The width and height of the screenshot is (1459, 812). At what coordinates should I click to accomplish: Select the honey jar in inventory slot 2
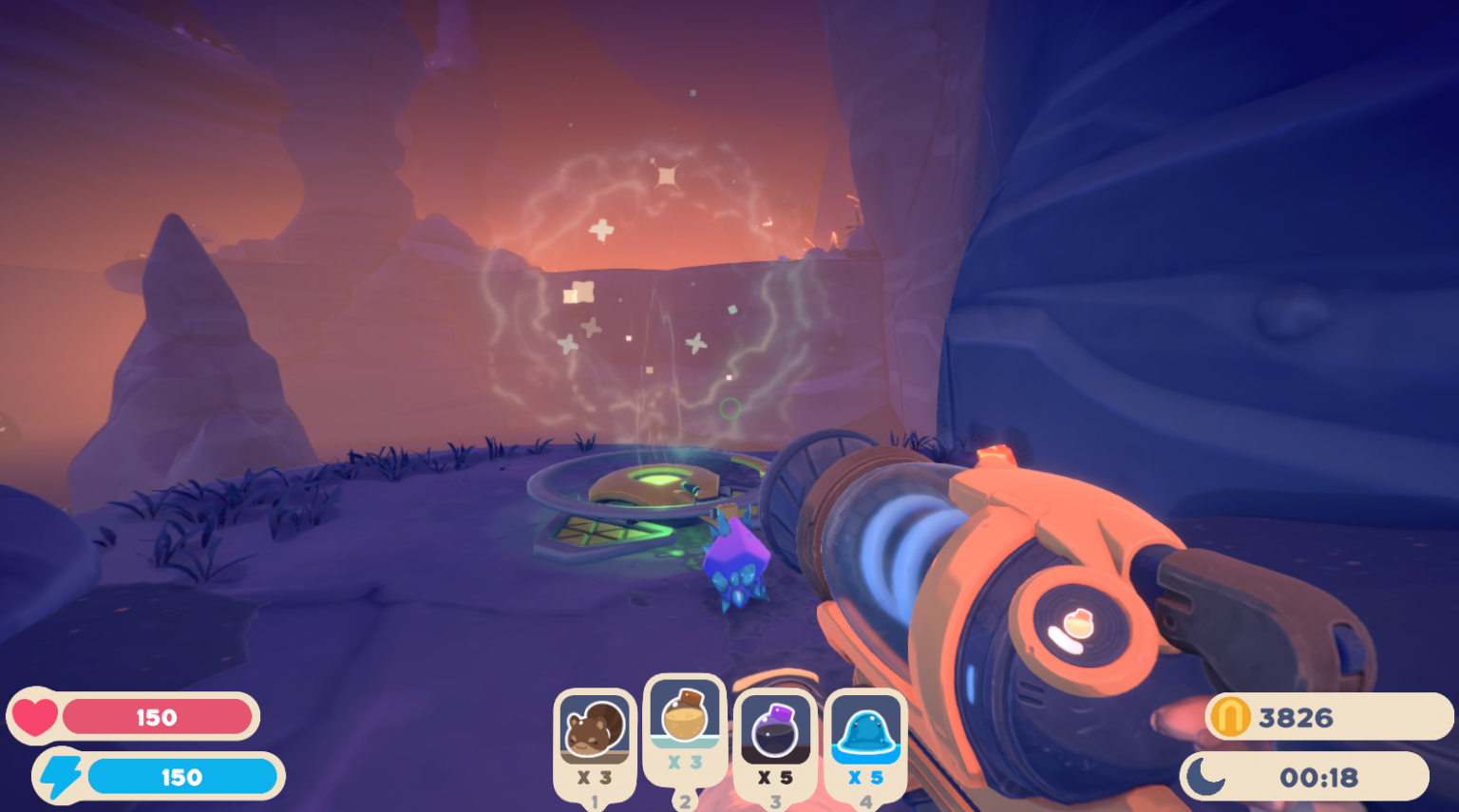point(686,720)
